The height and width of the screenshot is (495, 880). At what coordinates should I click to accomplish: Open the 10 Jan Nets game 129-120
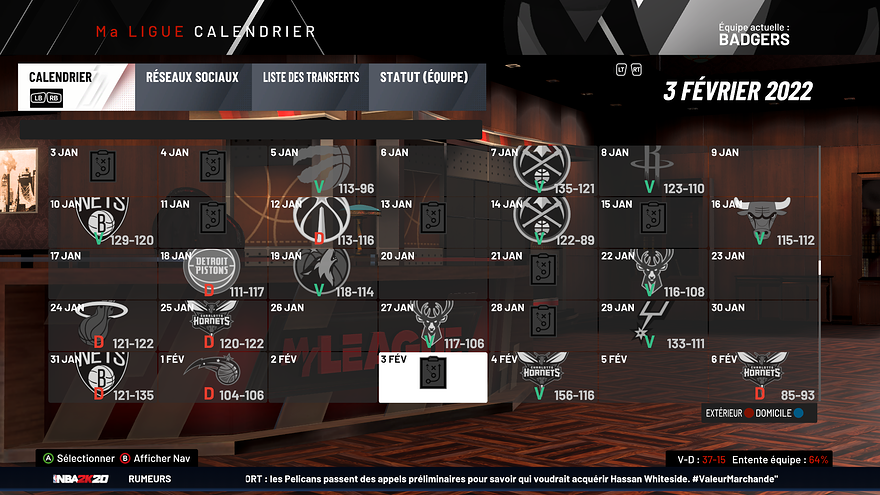[103, 220]
